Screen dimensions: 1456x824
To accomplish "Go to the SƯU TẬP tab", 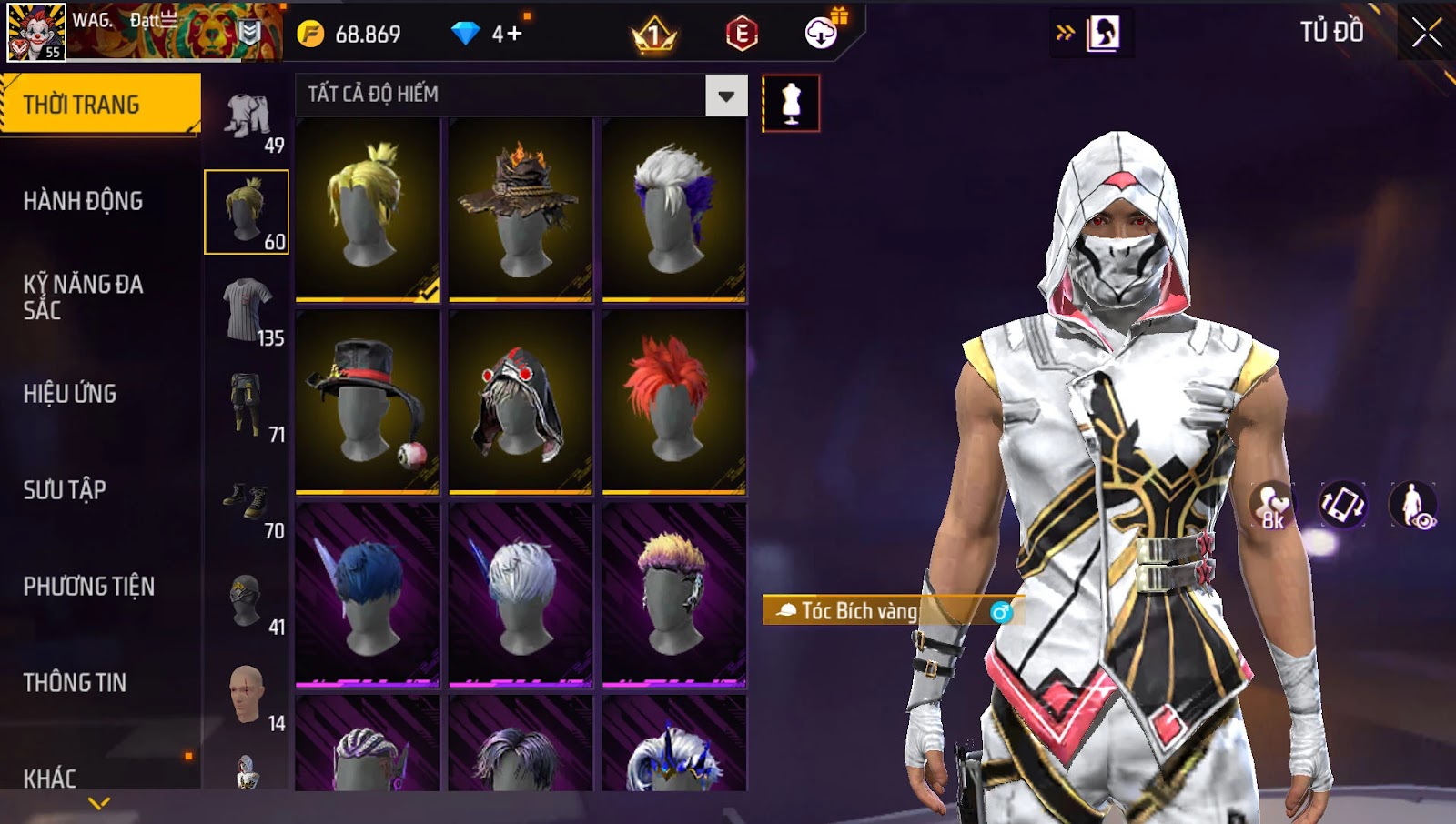I will coord(66,490).
